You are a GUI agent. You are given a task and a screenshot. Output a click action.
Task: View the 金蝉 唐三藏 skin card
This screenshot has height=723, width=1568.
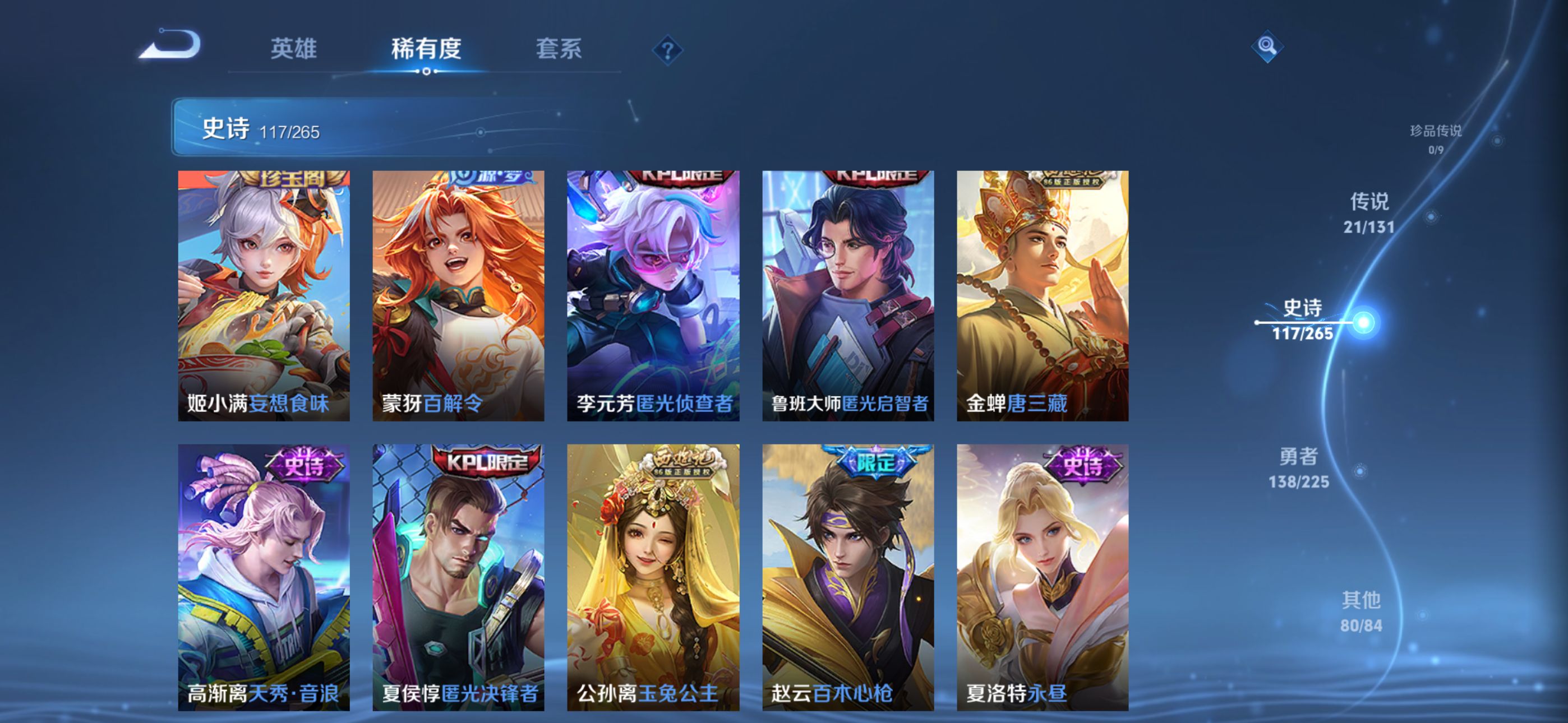[x=1043, y=295]
